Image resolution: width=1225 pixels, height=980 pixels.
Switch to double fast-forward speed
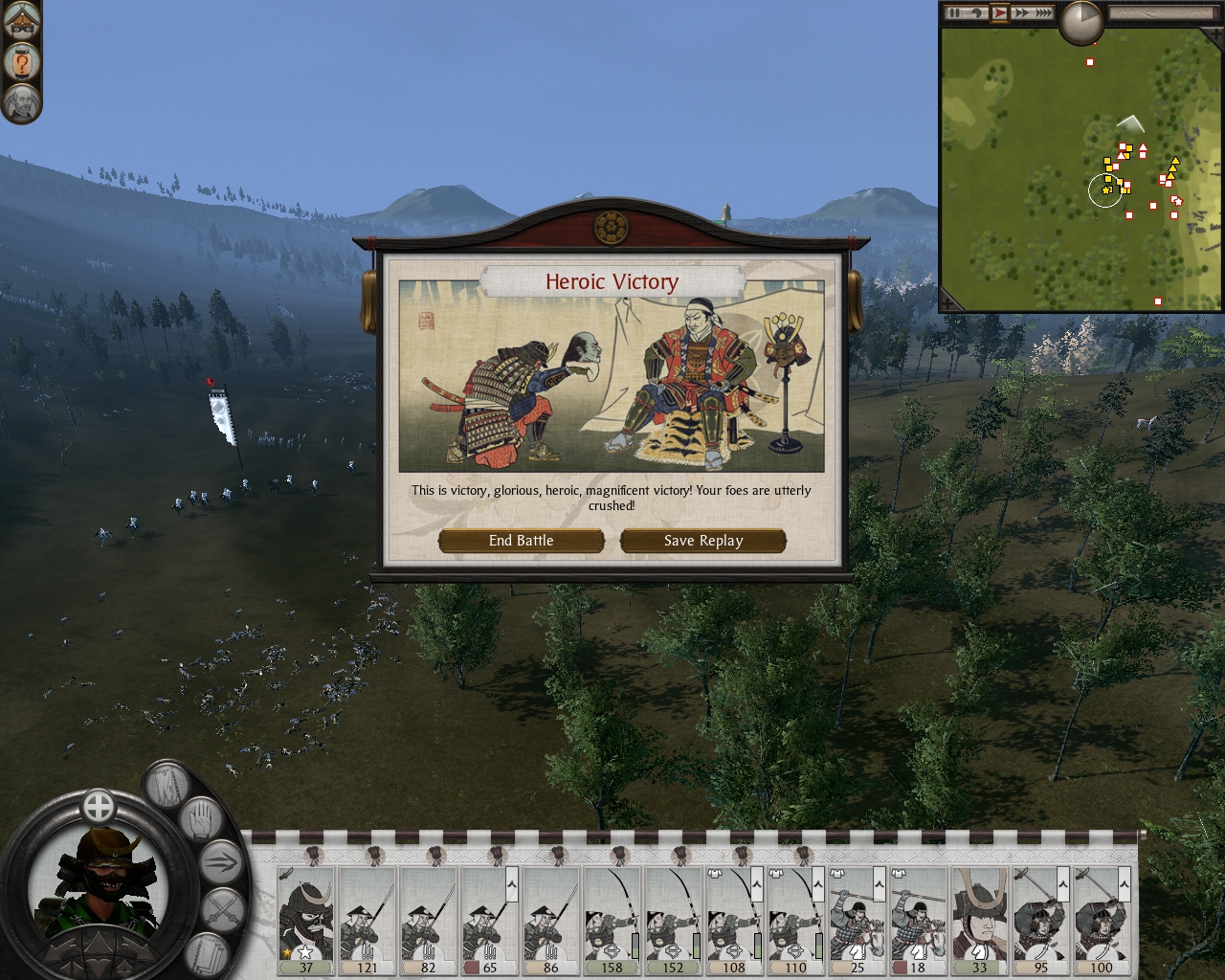tap(1021, 13)
